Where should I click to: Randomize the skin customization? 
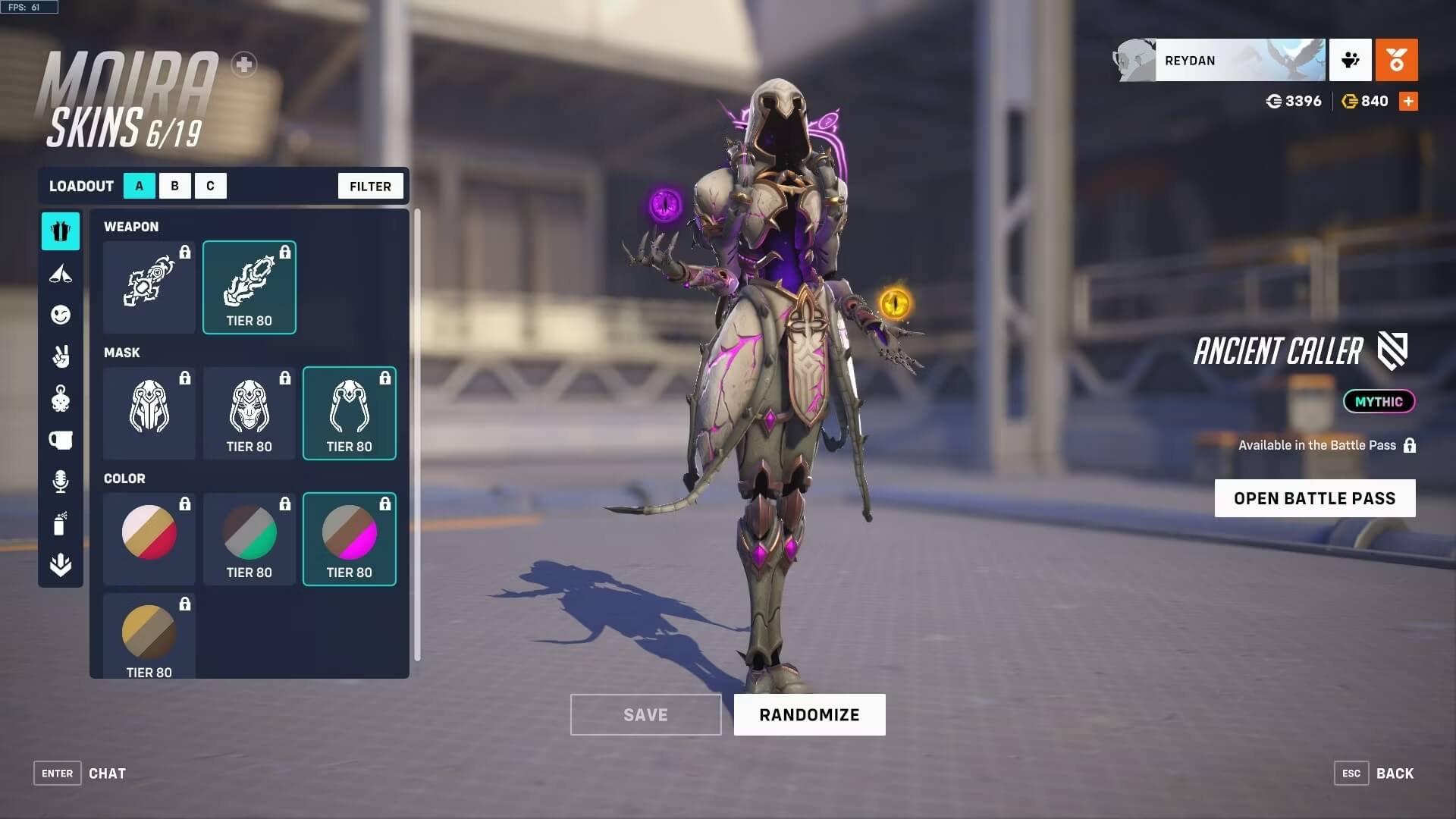[x=809, y=714]
